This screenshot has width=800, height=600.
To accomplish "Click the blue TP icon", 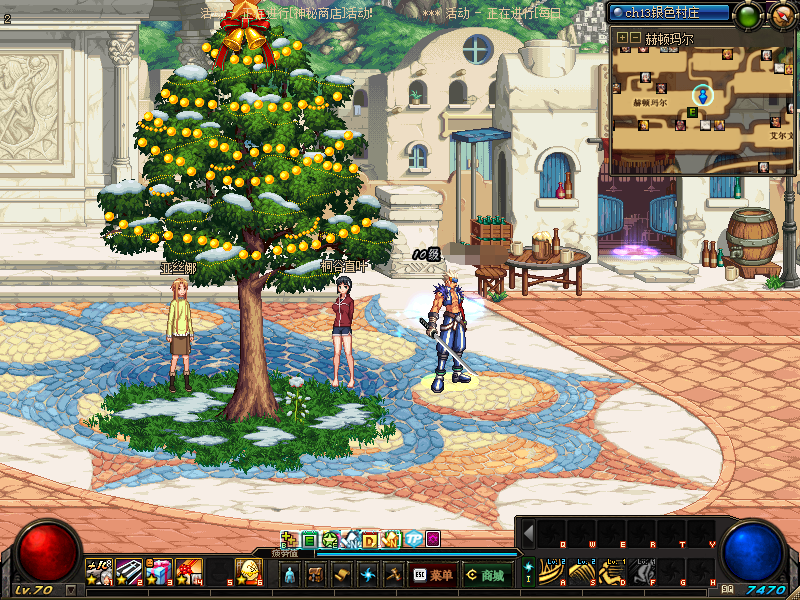I will (x=411, y=540).
